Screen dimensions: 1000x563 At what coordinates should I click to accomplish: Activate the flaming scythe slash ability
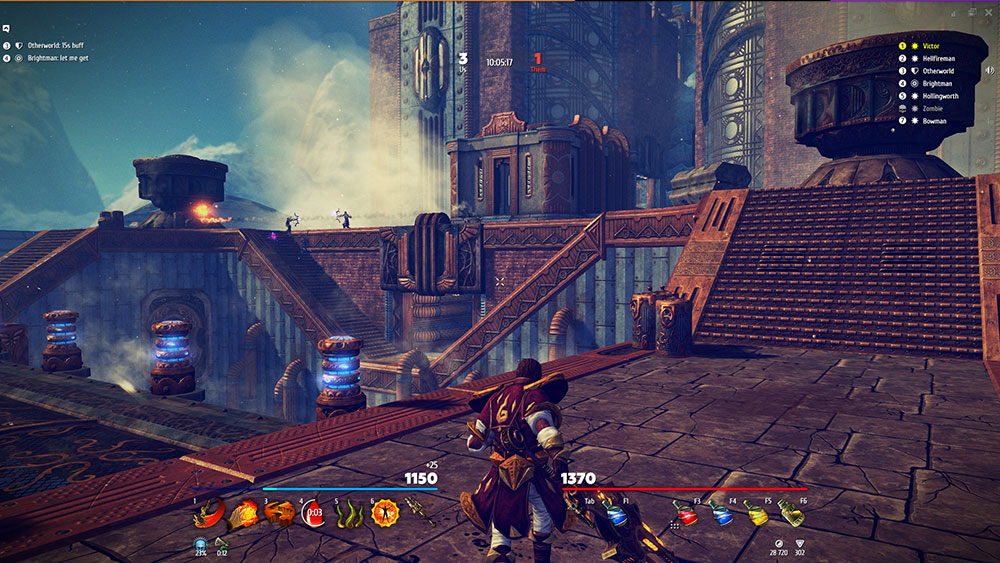click(x=208, y=514)
